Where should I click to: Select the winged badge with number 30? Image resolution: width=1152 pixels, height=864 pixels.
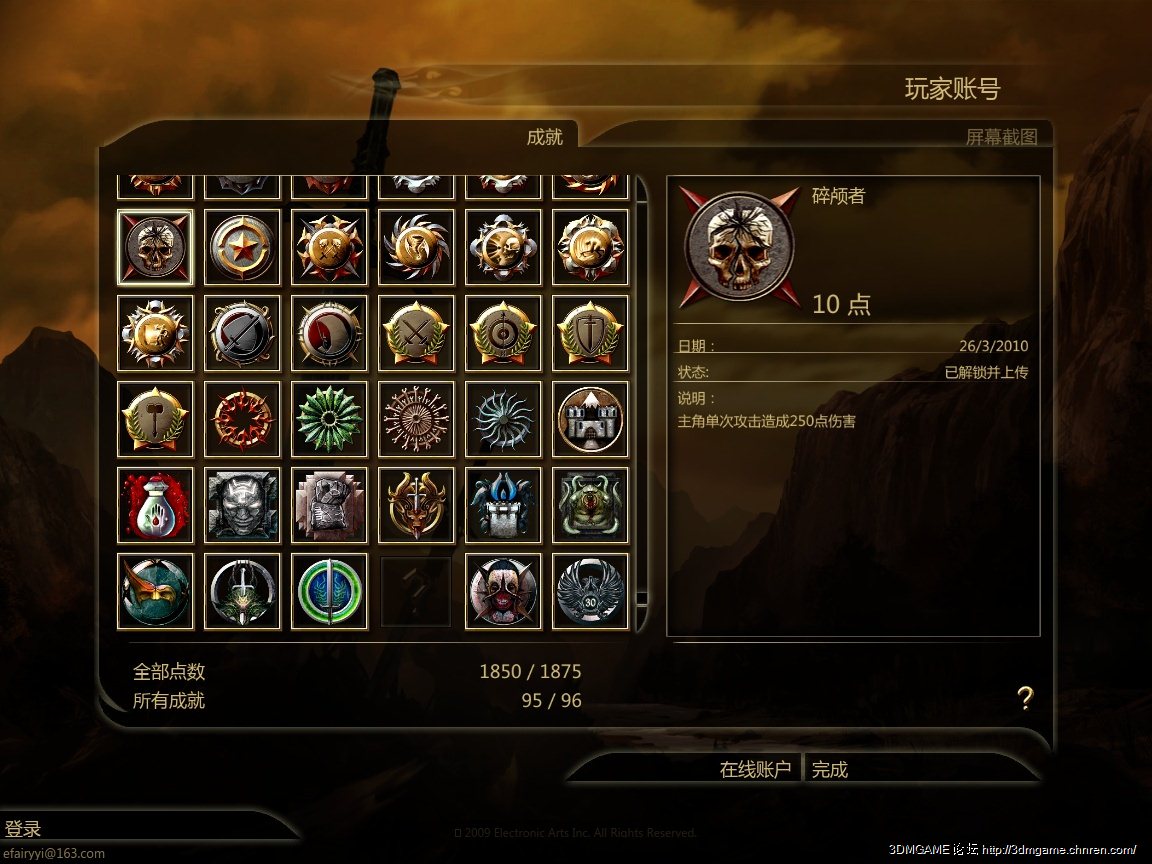pyautogui.click(x=590, y=591)
